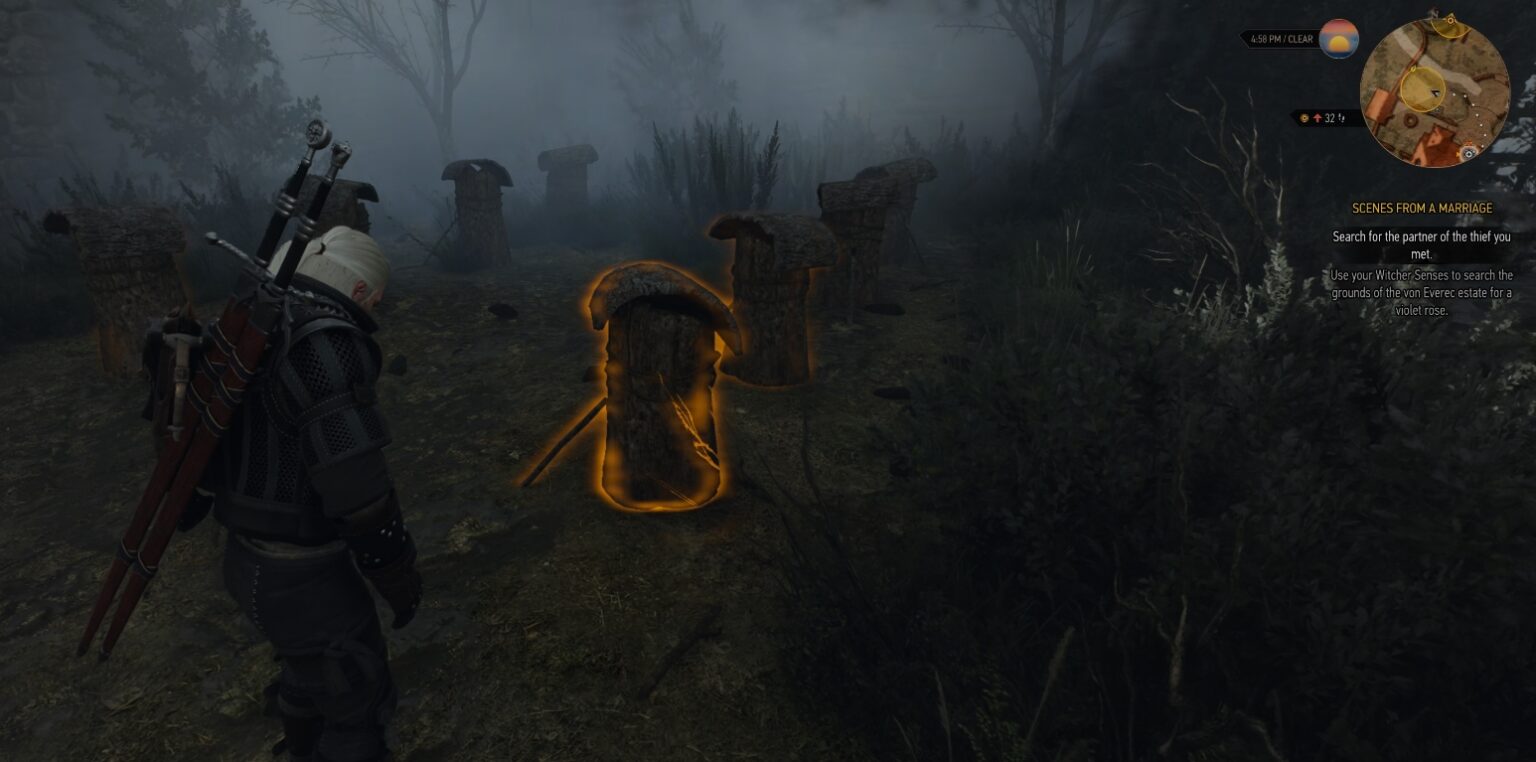Select the gear marker at the minimap's bottom edge
The height and width of the screenshot is (762, 1536).
pyautogui.click(x=1469, y=153)
